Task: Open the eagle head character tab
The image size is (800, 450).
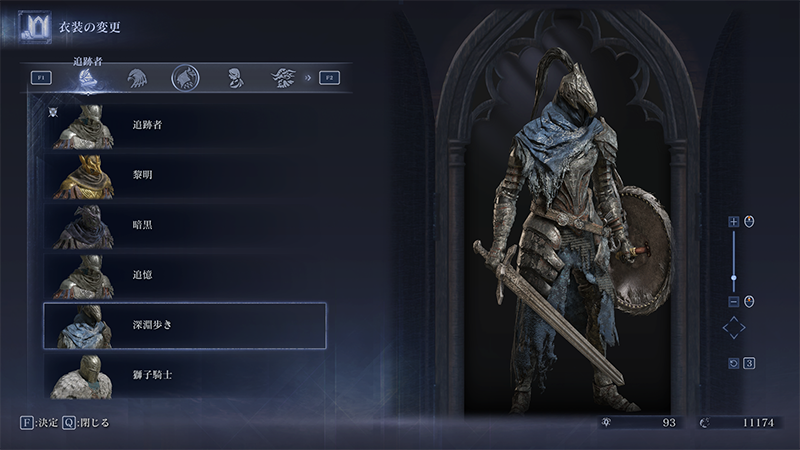Action: 137,77
